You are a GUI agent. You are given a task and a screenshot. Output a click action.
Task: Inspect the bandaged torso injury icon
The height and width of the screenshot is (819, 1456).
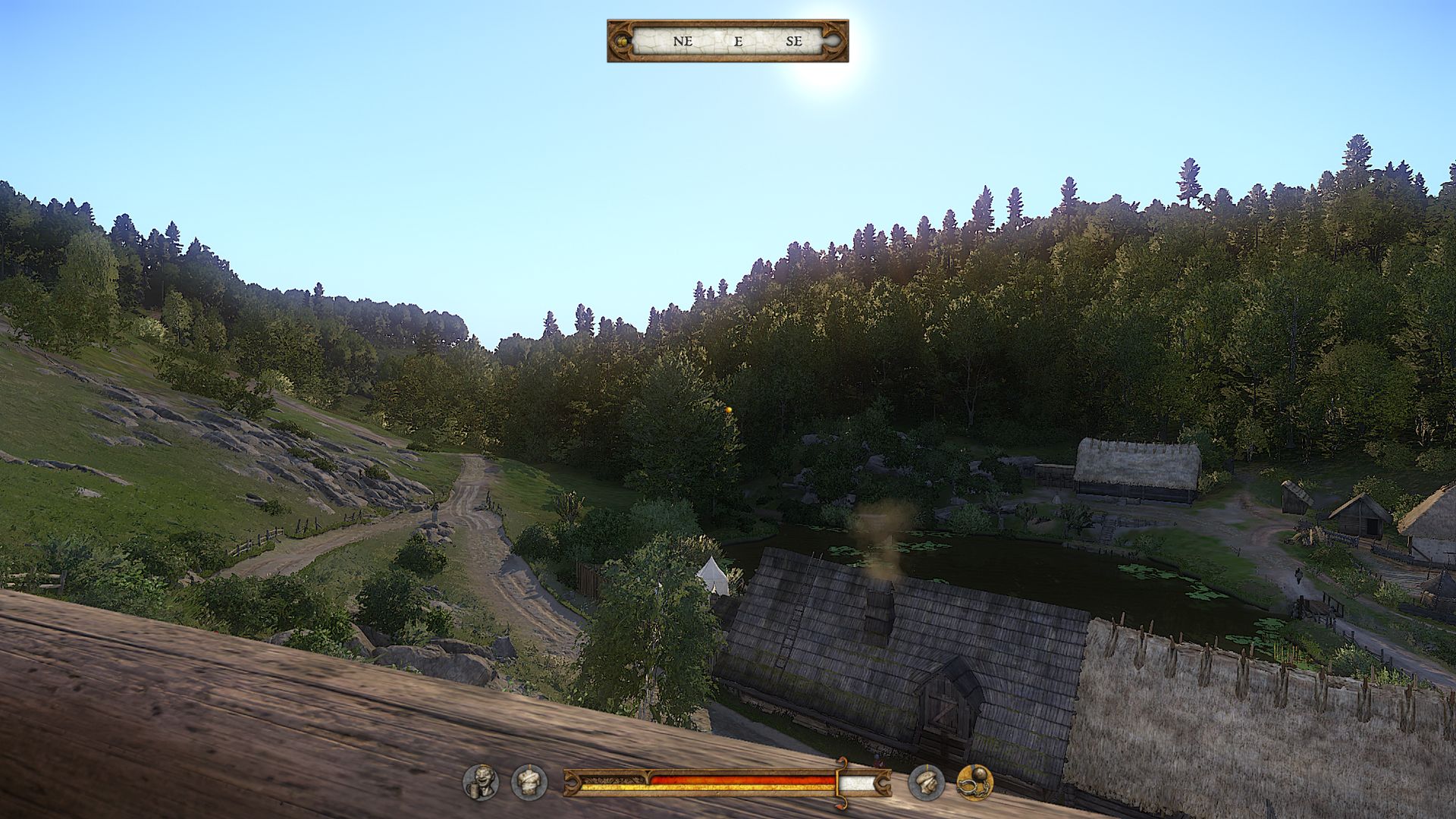click(x=529, y=783)
